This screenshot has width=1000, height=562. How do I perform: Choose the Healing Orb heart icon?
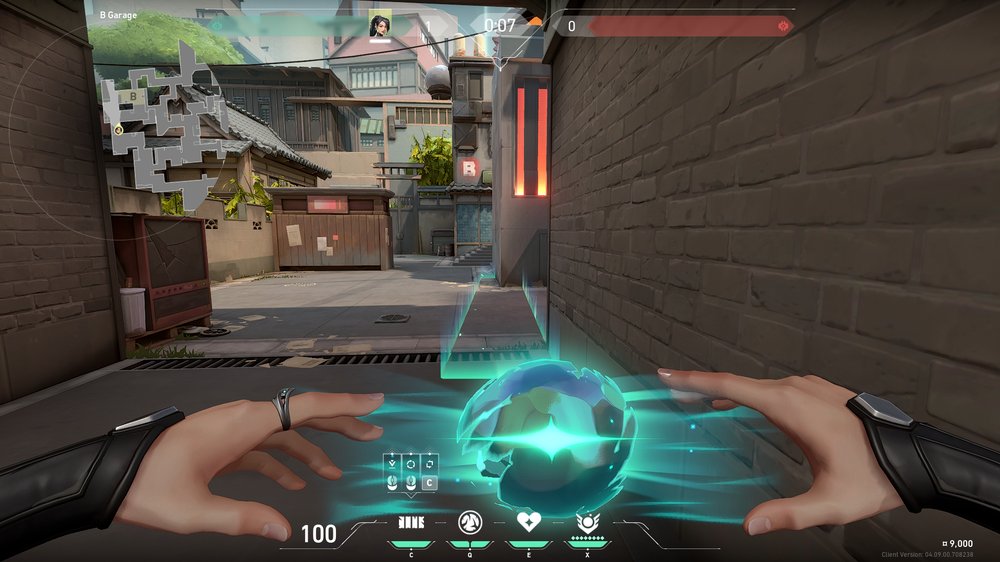click(x=527, y=522)
